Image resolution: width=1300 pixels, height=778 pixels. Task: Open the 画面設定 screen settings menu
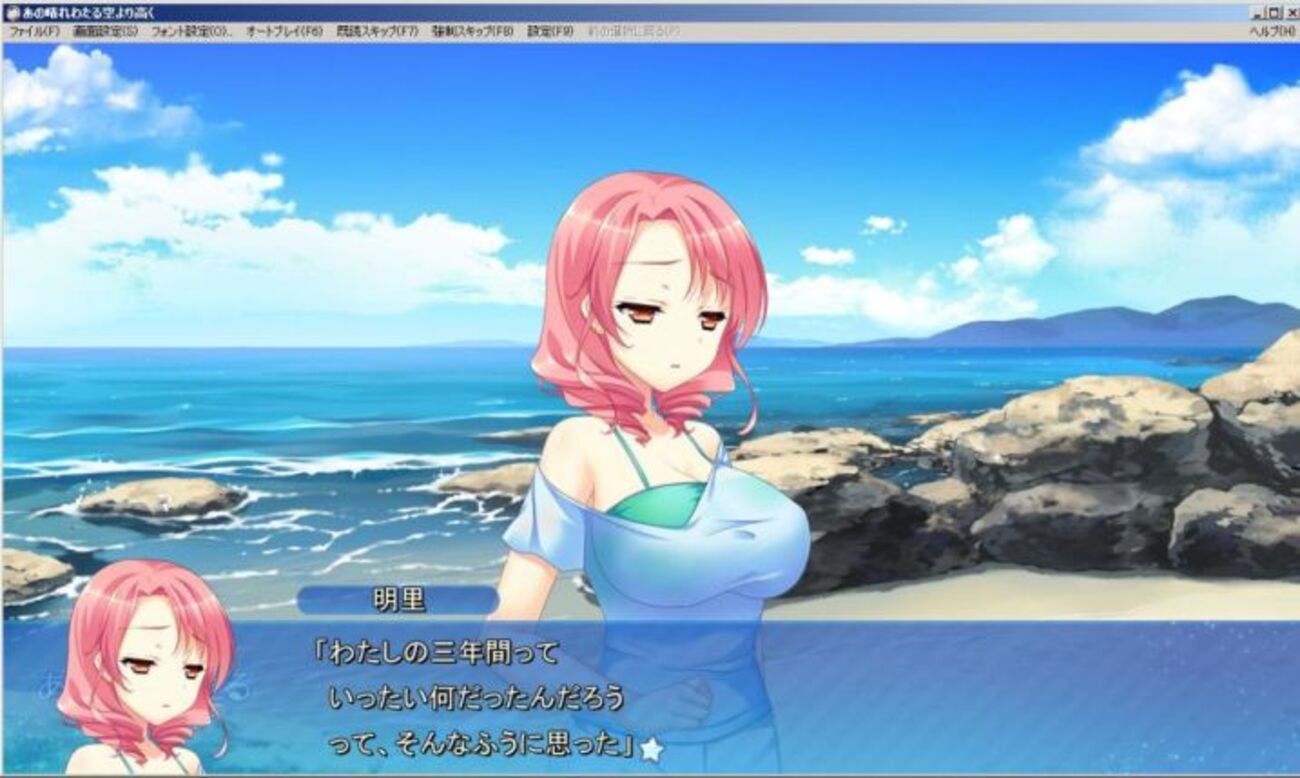pyautogui.click(x=105, y=31)
